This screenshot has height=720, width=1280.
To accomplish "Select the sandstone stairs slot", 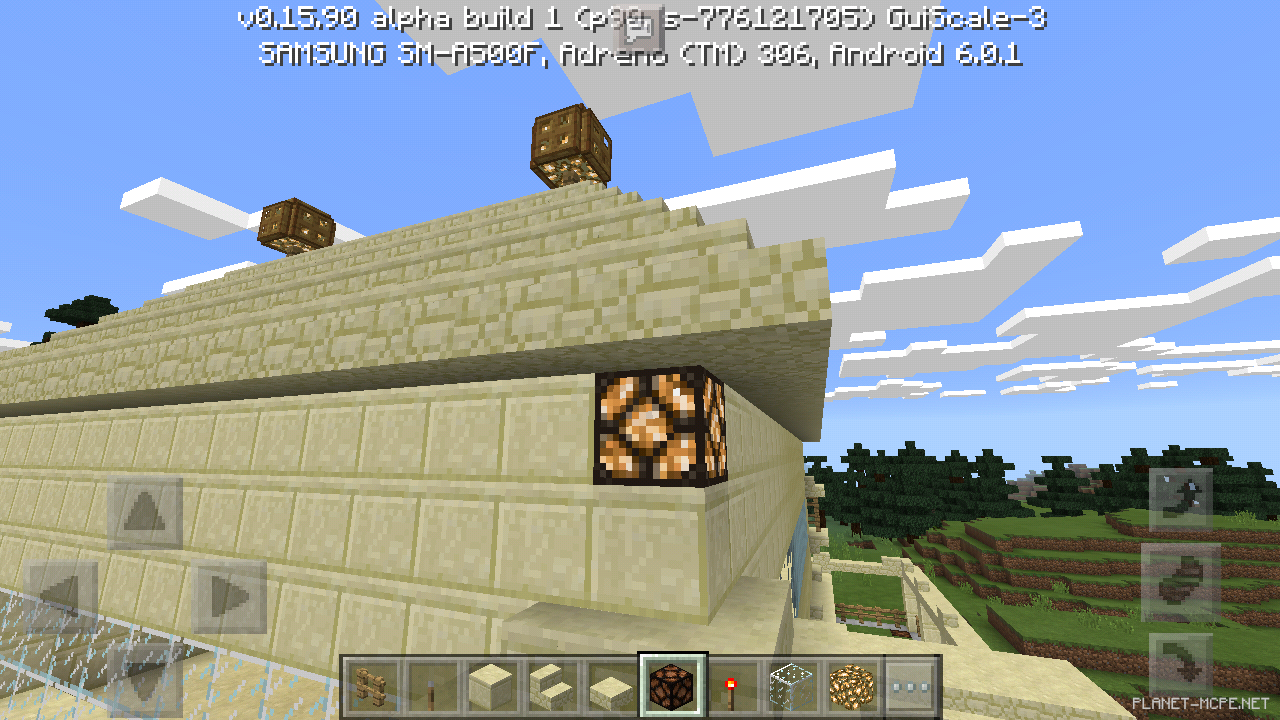I will (x=552, y=686).
